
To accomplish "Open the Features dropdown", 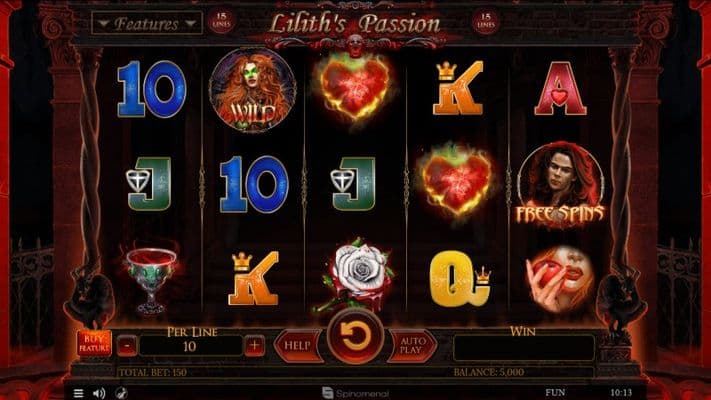I will [148, 22].
